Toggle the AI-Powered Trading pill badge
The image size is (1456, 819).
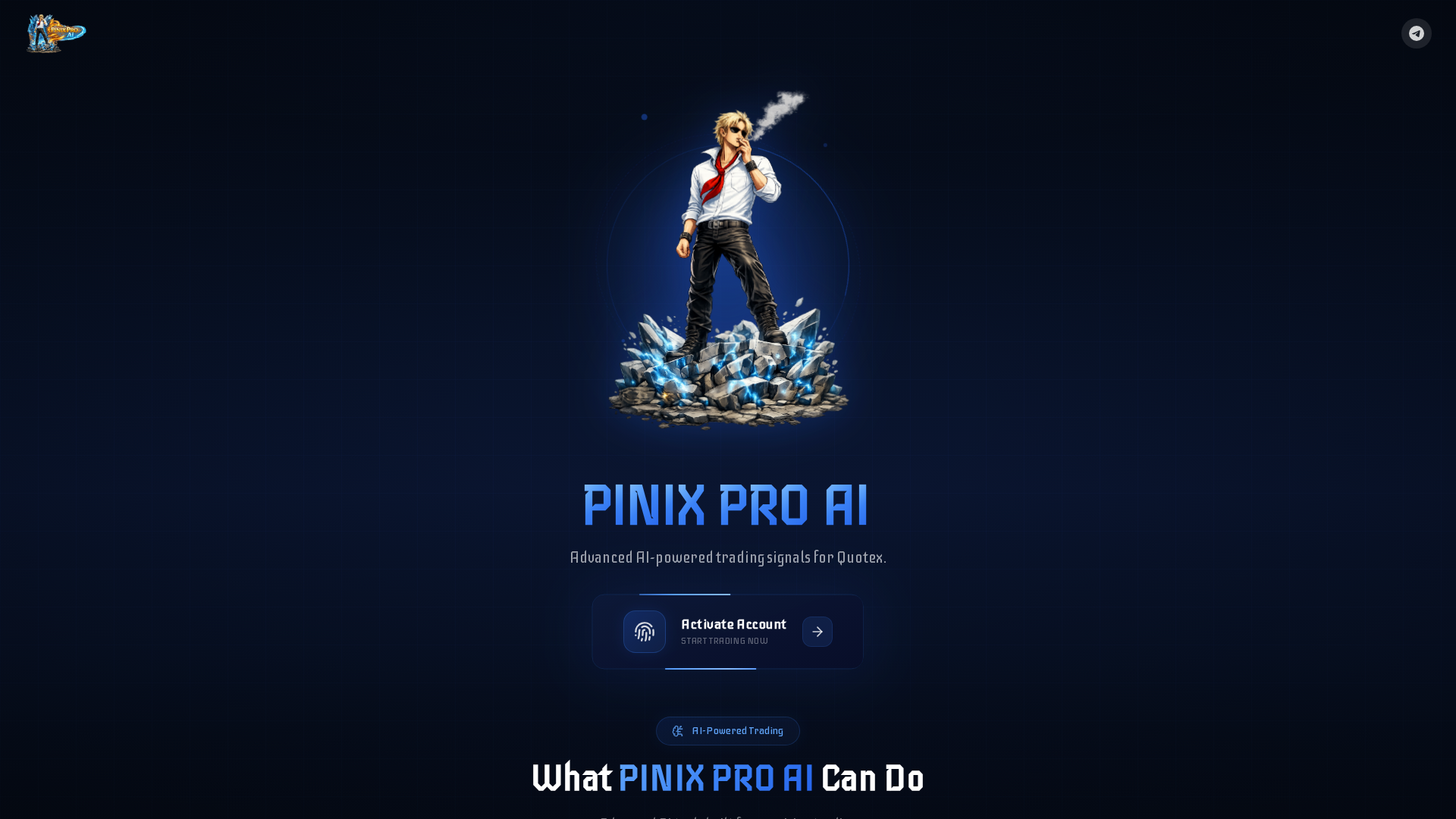coord(727,731)
